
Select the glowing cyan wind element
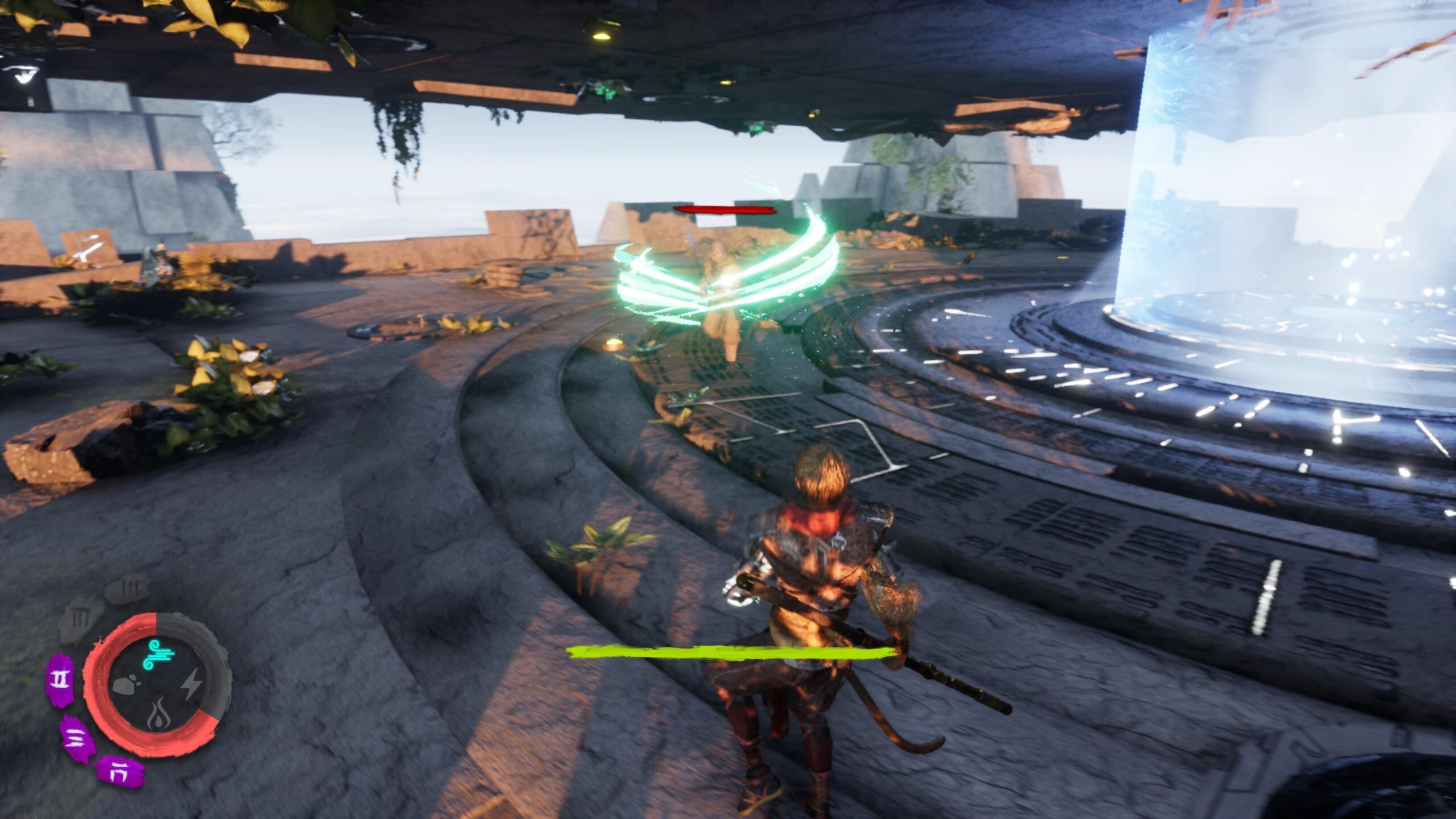tap(160, 655)
